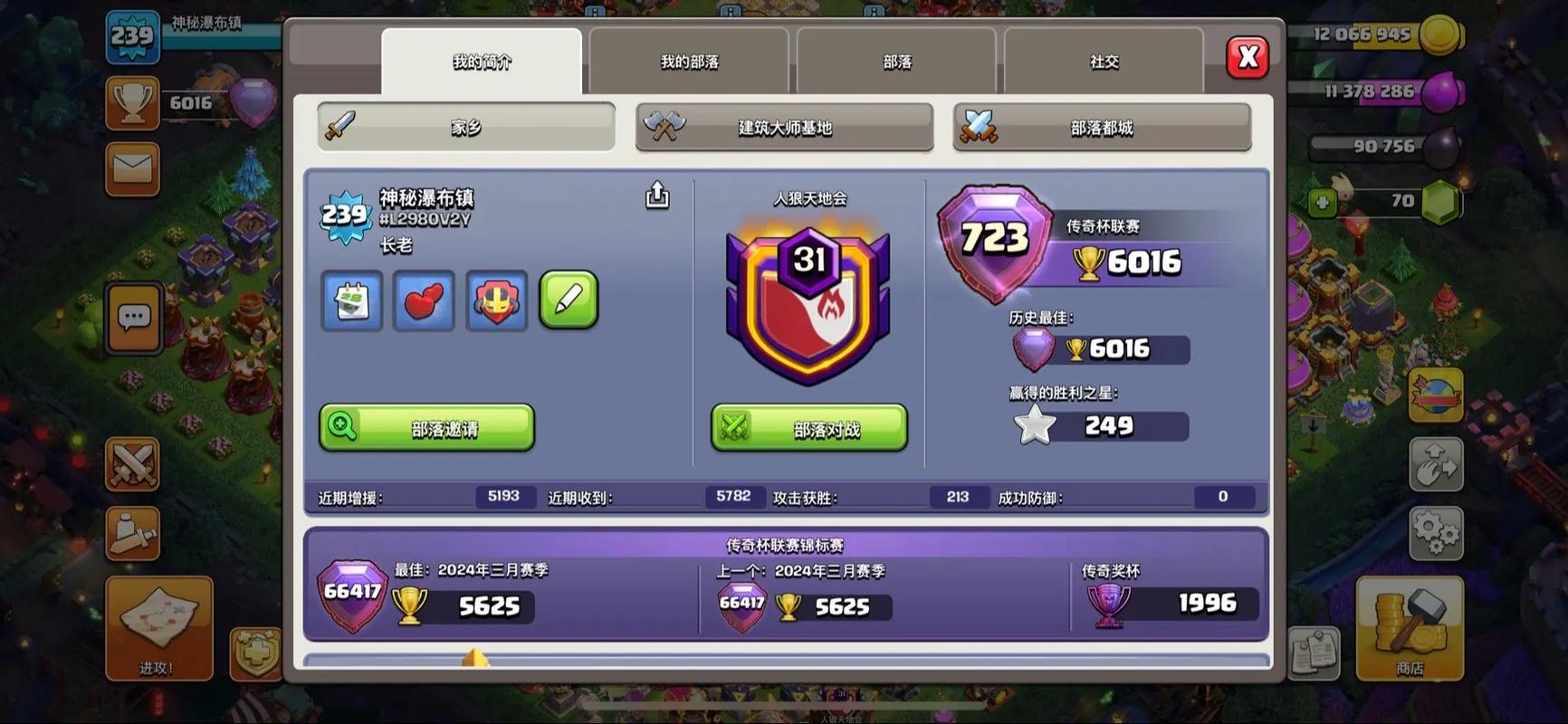This screenshot has width=1568, height=724.
Task: Open 部落对战 clan war button
Action: click(x=808, y=427)
